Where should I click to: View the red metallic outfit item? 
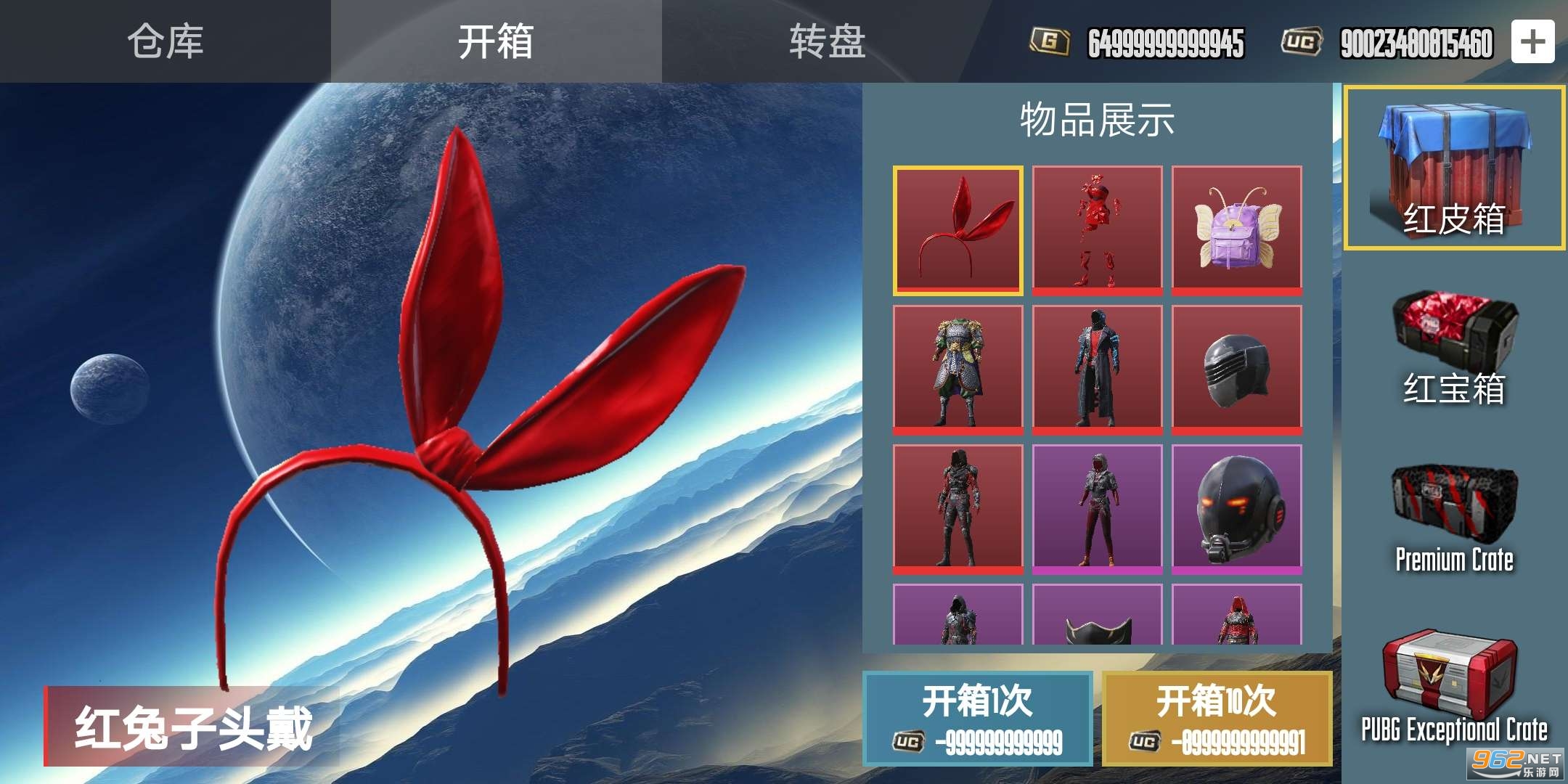click(1097, 230)
